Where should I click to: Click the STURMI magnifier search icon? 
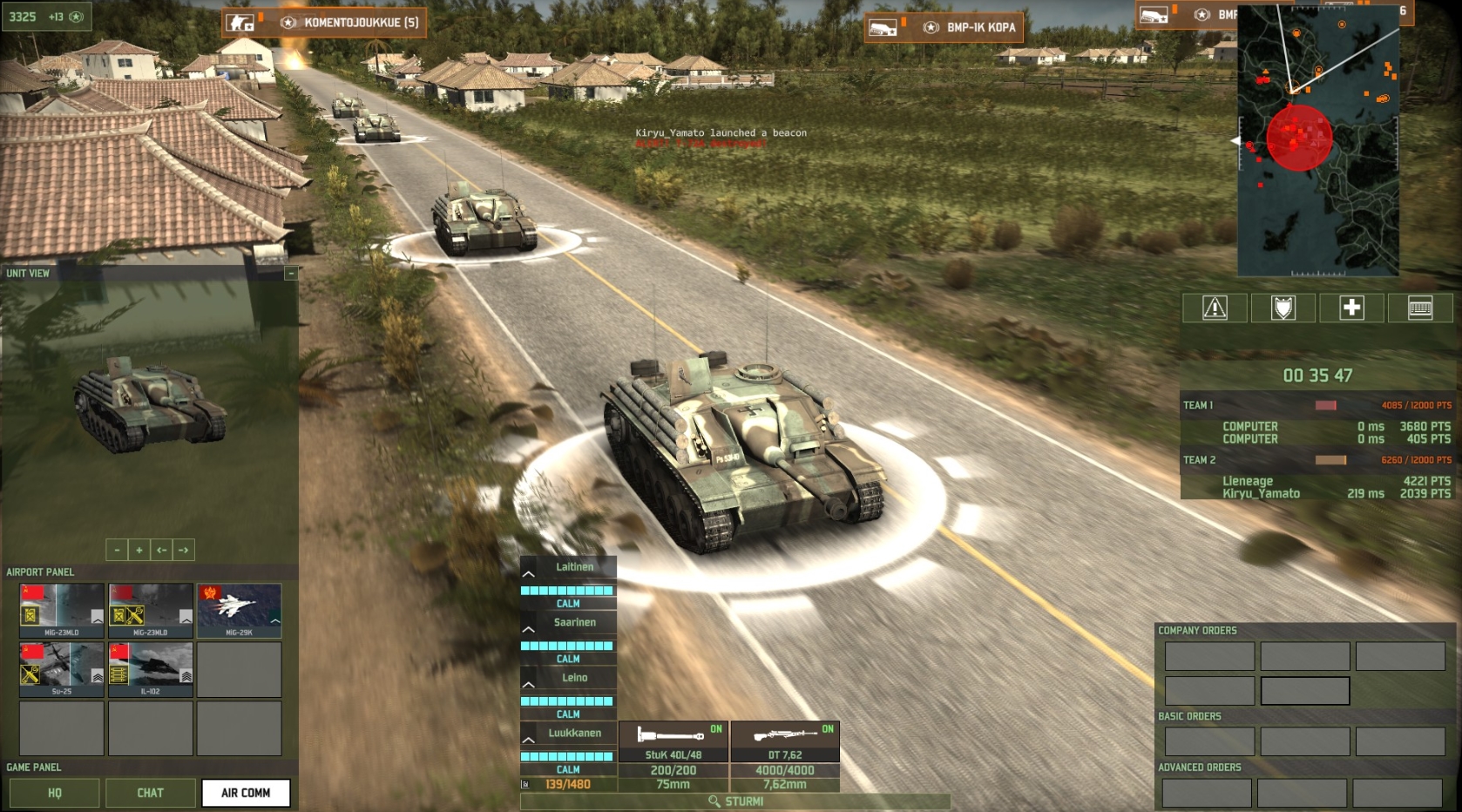coord(713,799)
